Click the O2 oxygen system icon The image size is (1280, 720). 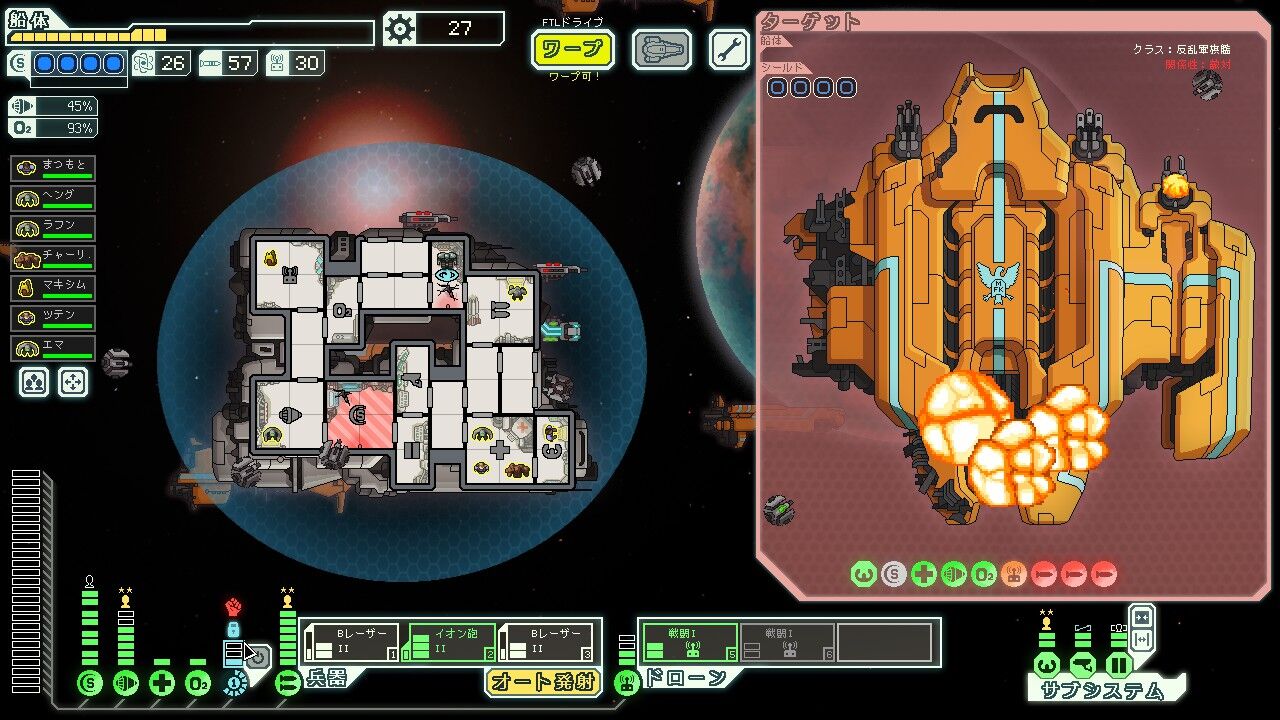[198, 684]
